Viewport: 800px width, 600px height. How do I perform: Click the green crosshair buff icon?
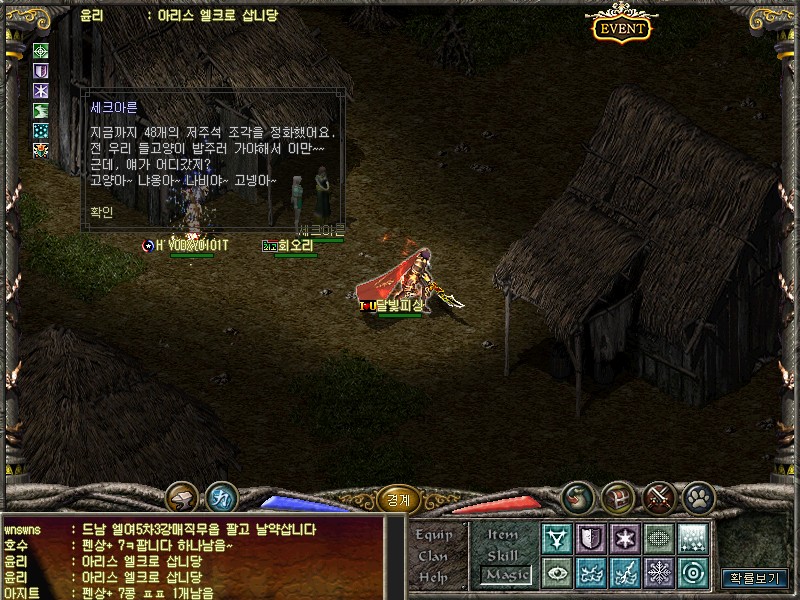(41, 50)
